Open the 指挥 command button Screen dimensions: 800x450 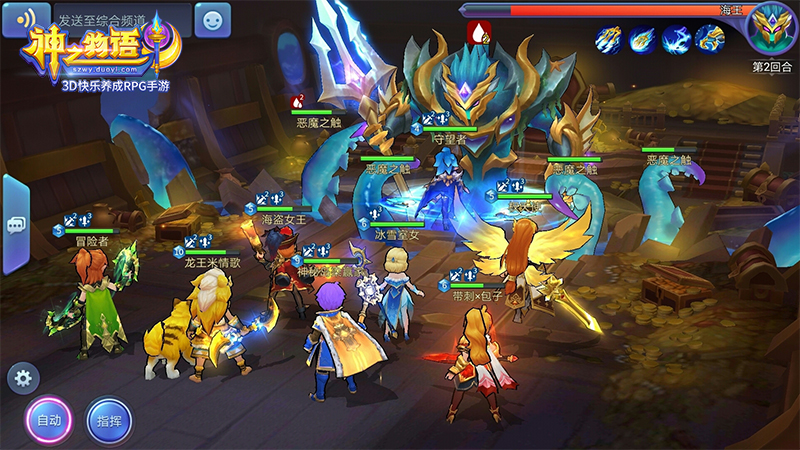point(109,420)
